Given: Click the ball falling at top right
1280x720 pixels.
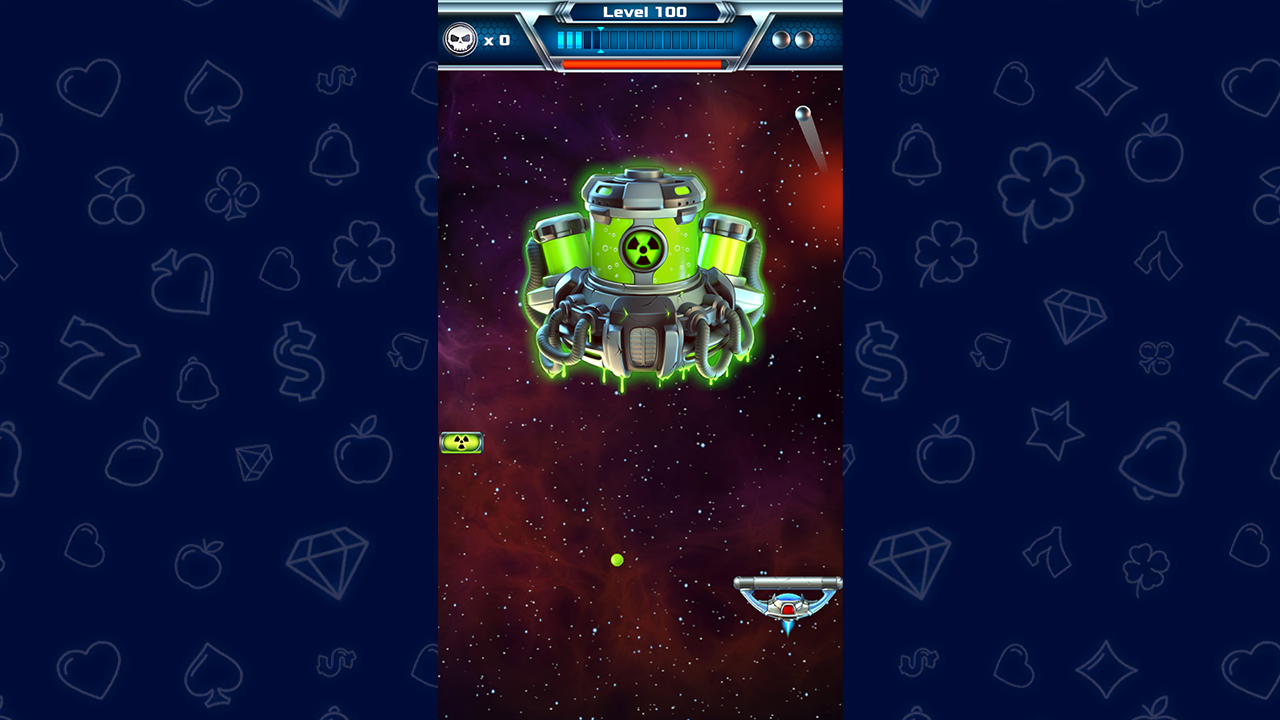Looking at the screenshot, I should [802, 115].
